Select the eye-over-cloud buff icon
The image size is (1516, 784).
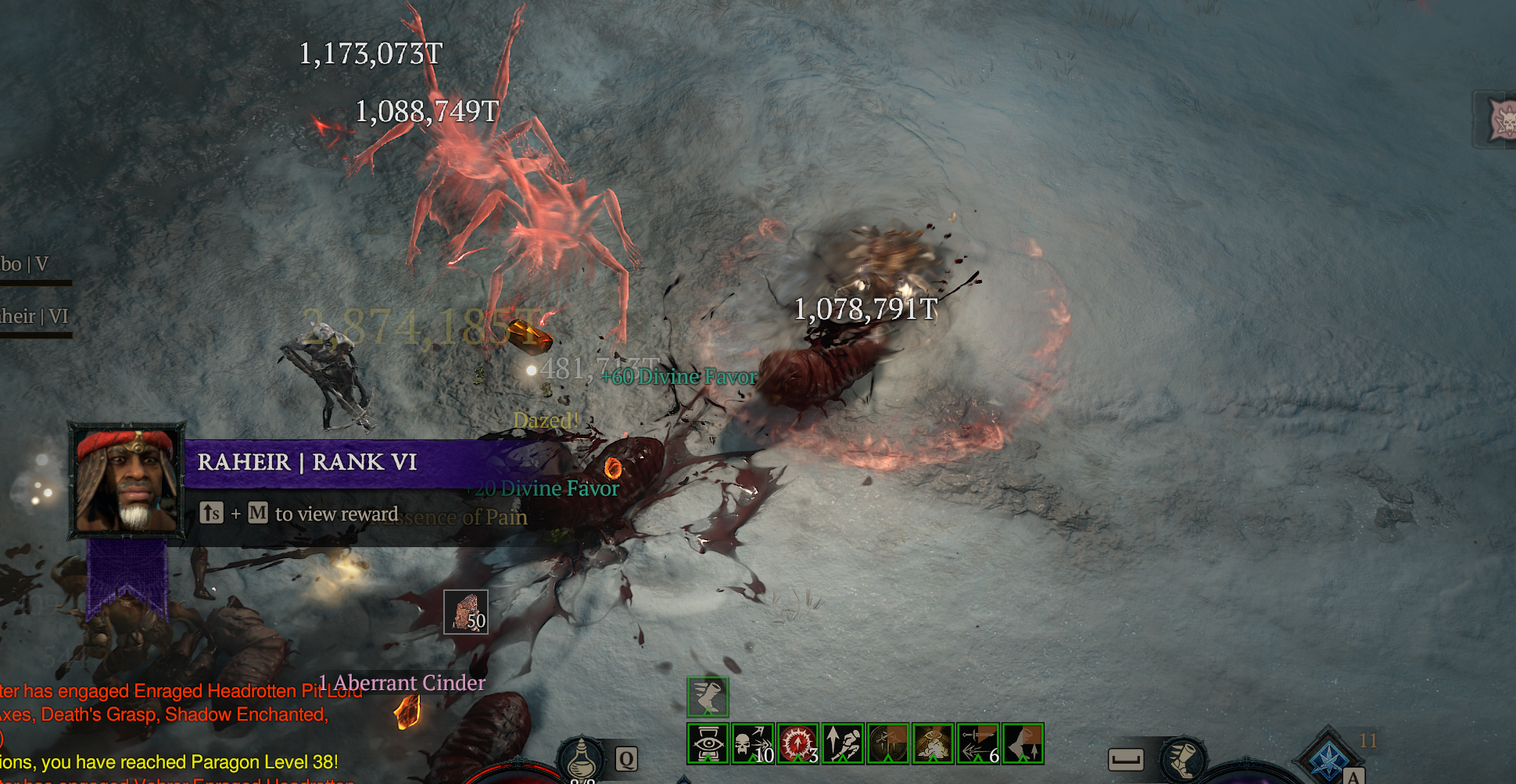[933, 743]
